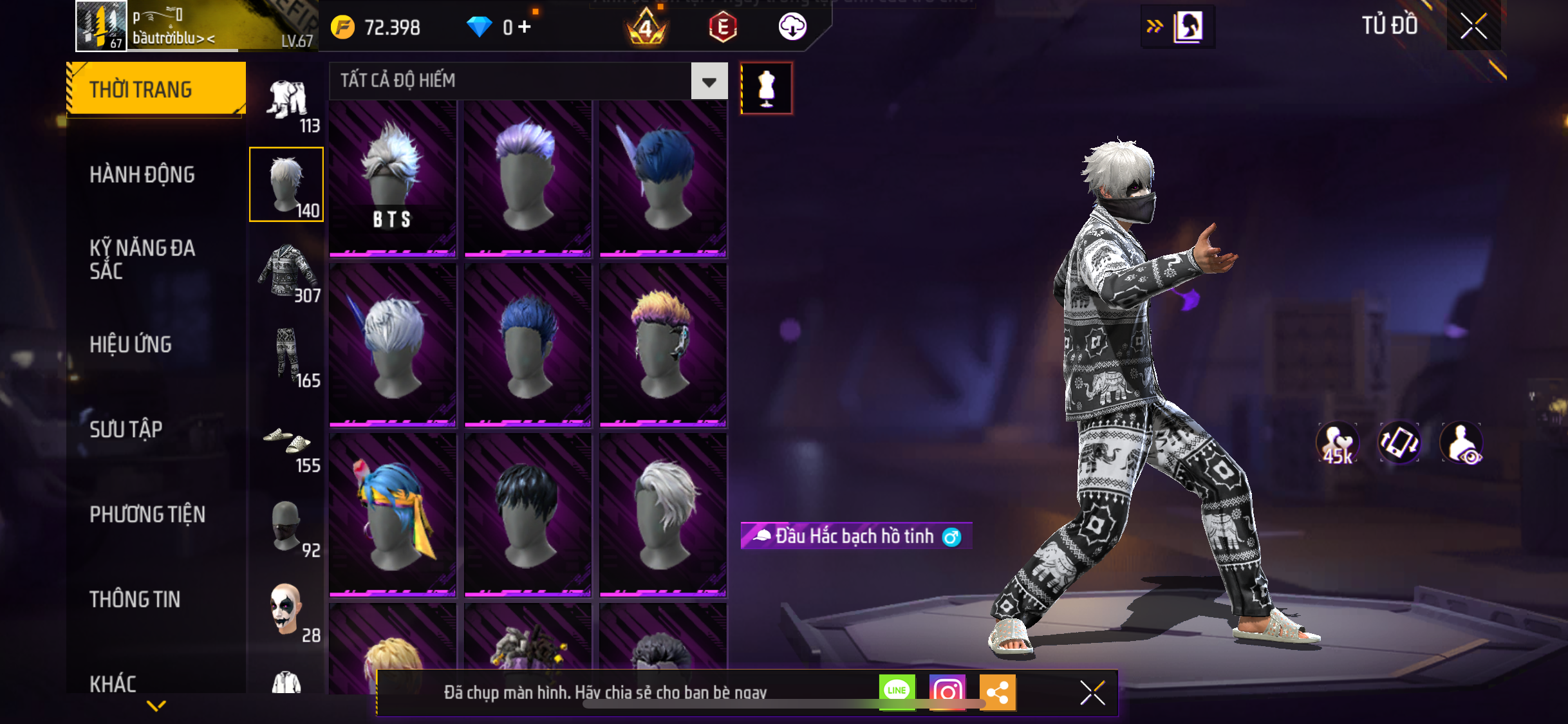1568x724 pixels.
Task: Open the Kỹ Năng Đa Sắc tab
Action: [x=142, y=259]
